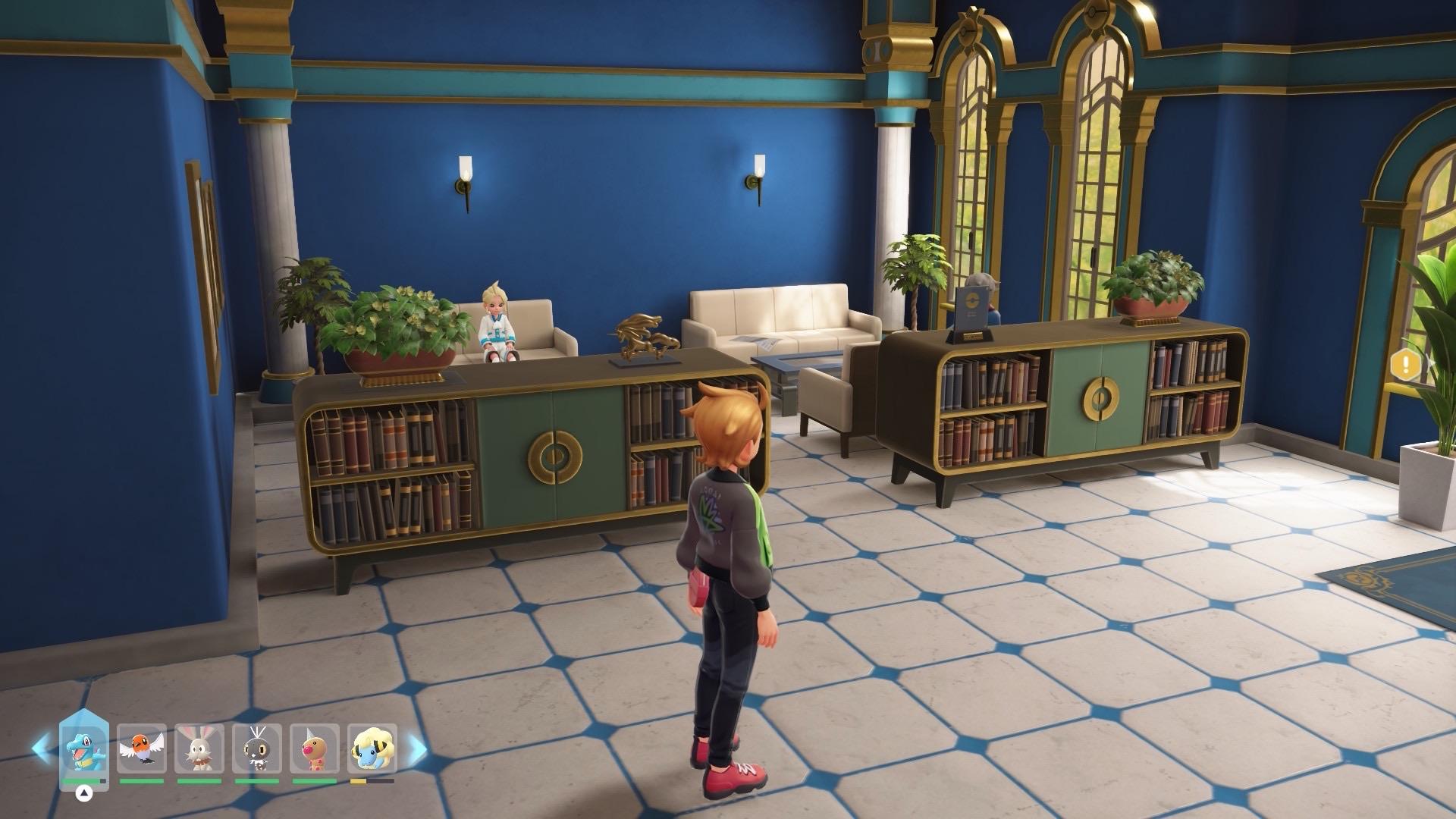The image size is (1456, 819).
Task: Select Totodile in the party bar
Action: [x=84, y=748]
